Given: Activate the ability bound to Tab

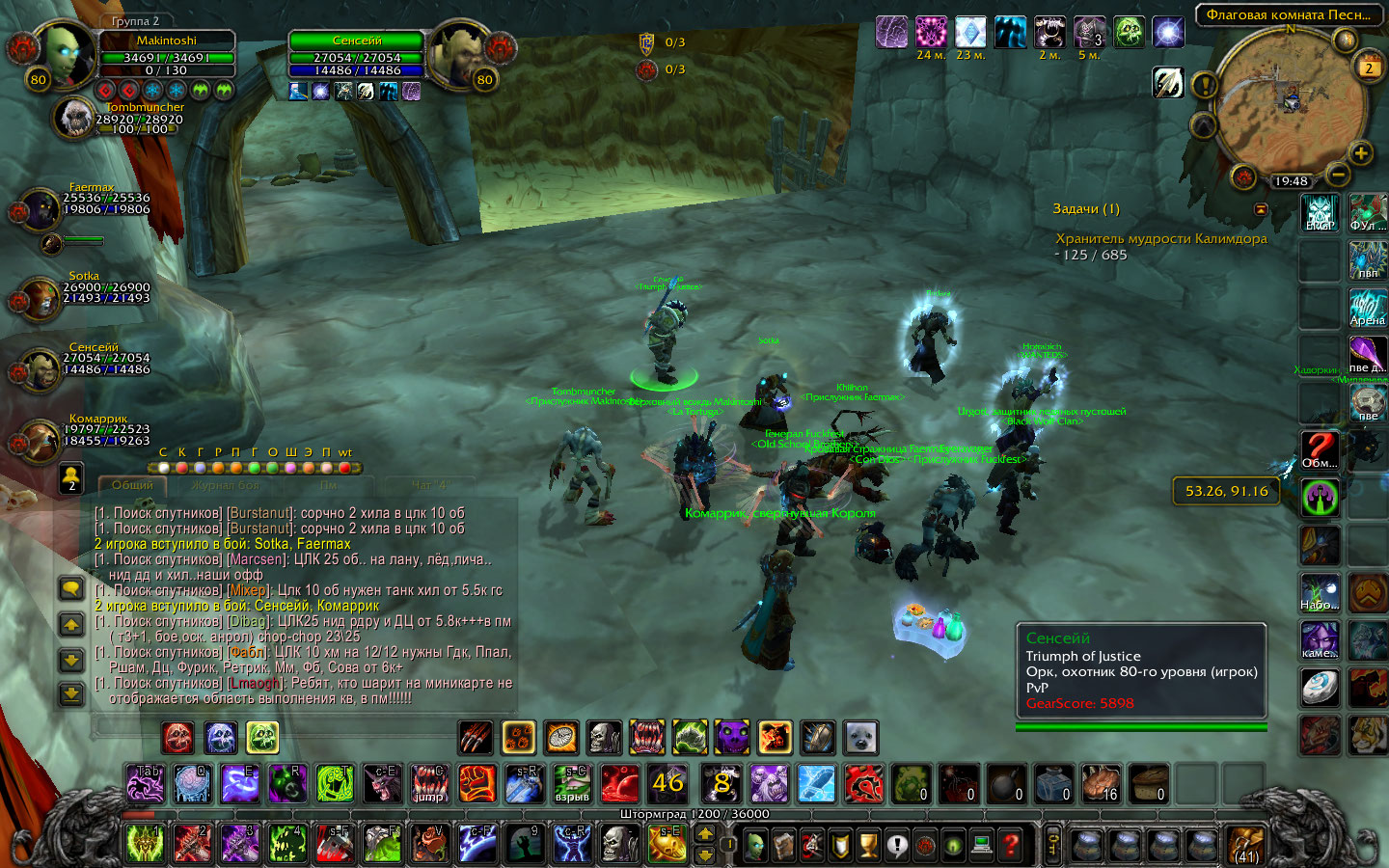Looking at the screenshot, I should coord(146,783).
